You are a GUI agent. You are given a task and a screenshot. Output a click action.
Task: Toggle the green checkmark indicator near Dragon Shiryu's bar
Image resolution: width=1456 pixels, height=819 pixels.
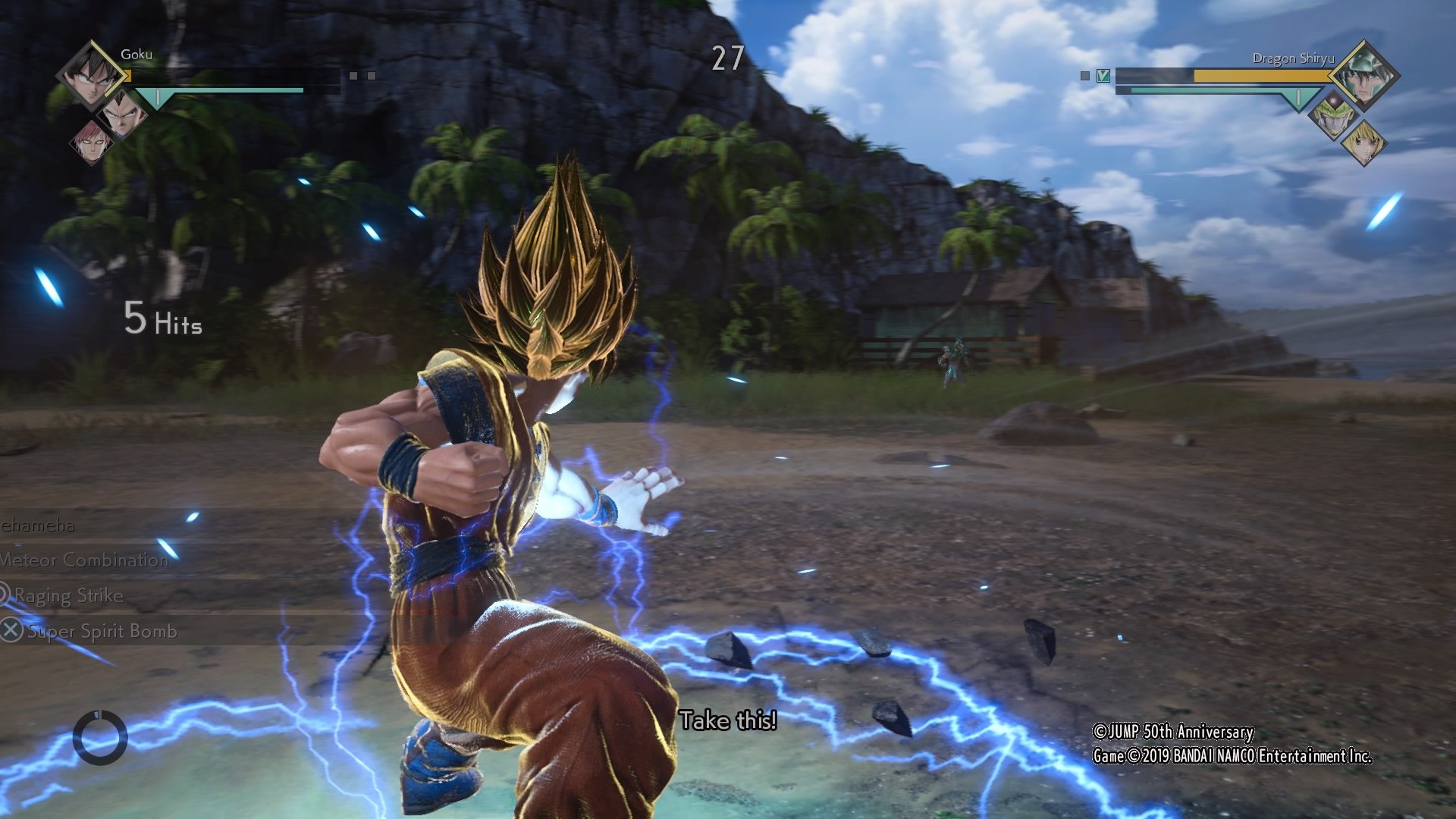click(1103, 76)
